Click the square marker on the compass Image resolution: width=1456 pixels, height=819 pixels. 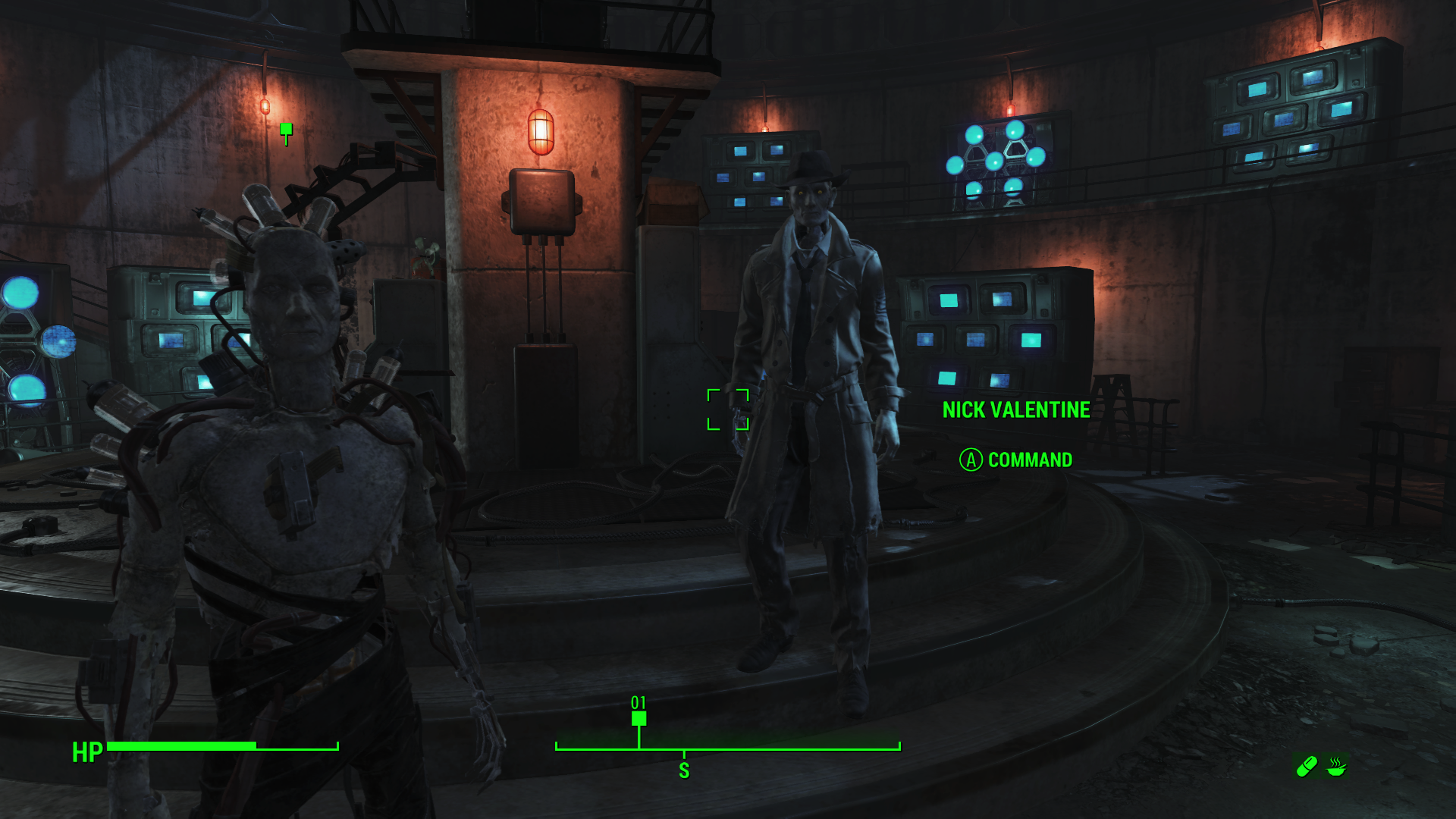click(x=639, y=718)
